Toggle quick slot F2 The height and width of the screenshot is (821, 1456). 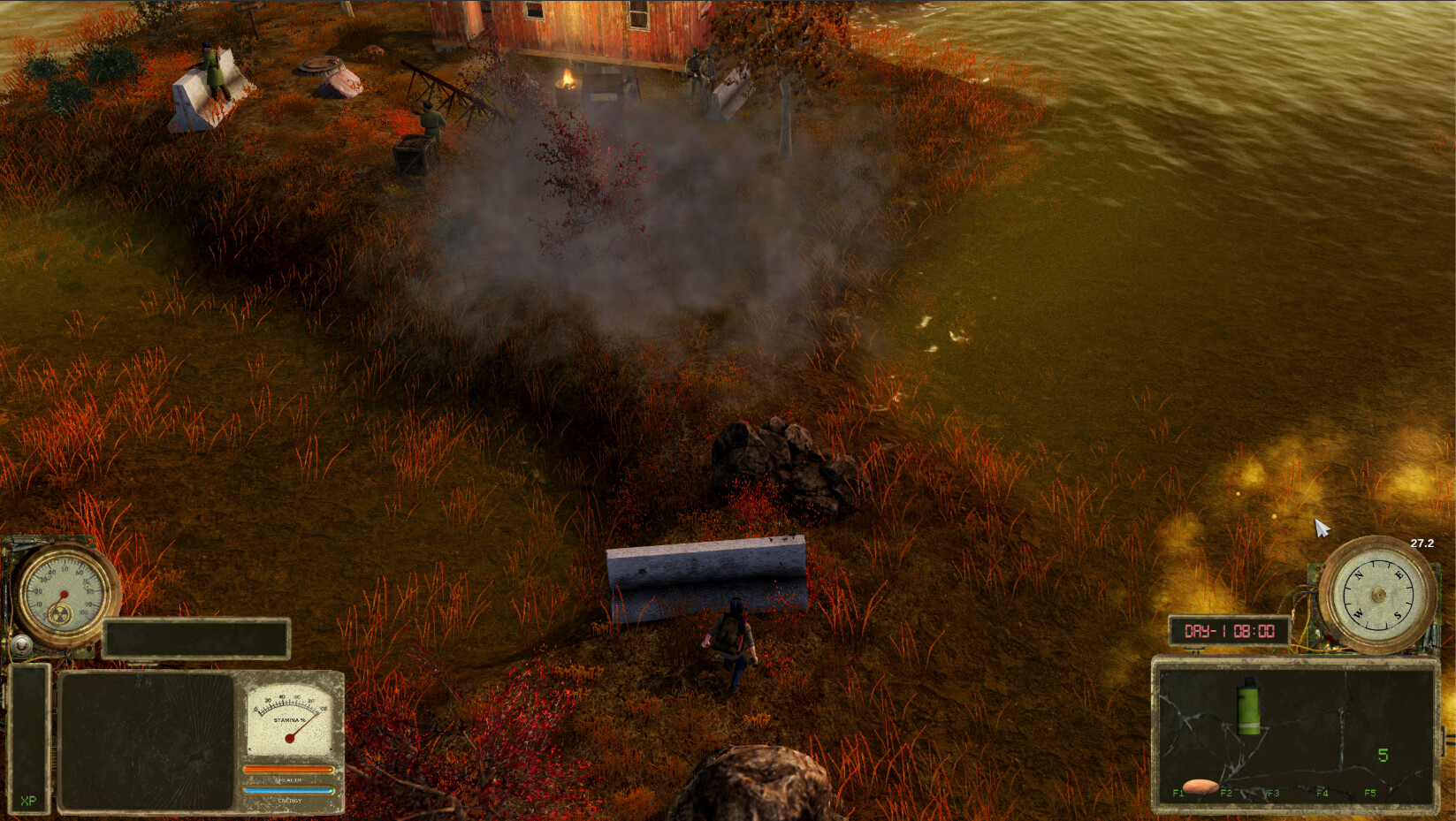click(1225, 793)
